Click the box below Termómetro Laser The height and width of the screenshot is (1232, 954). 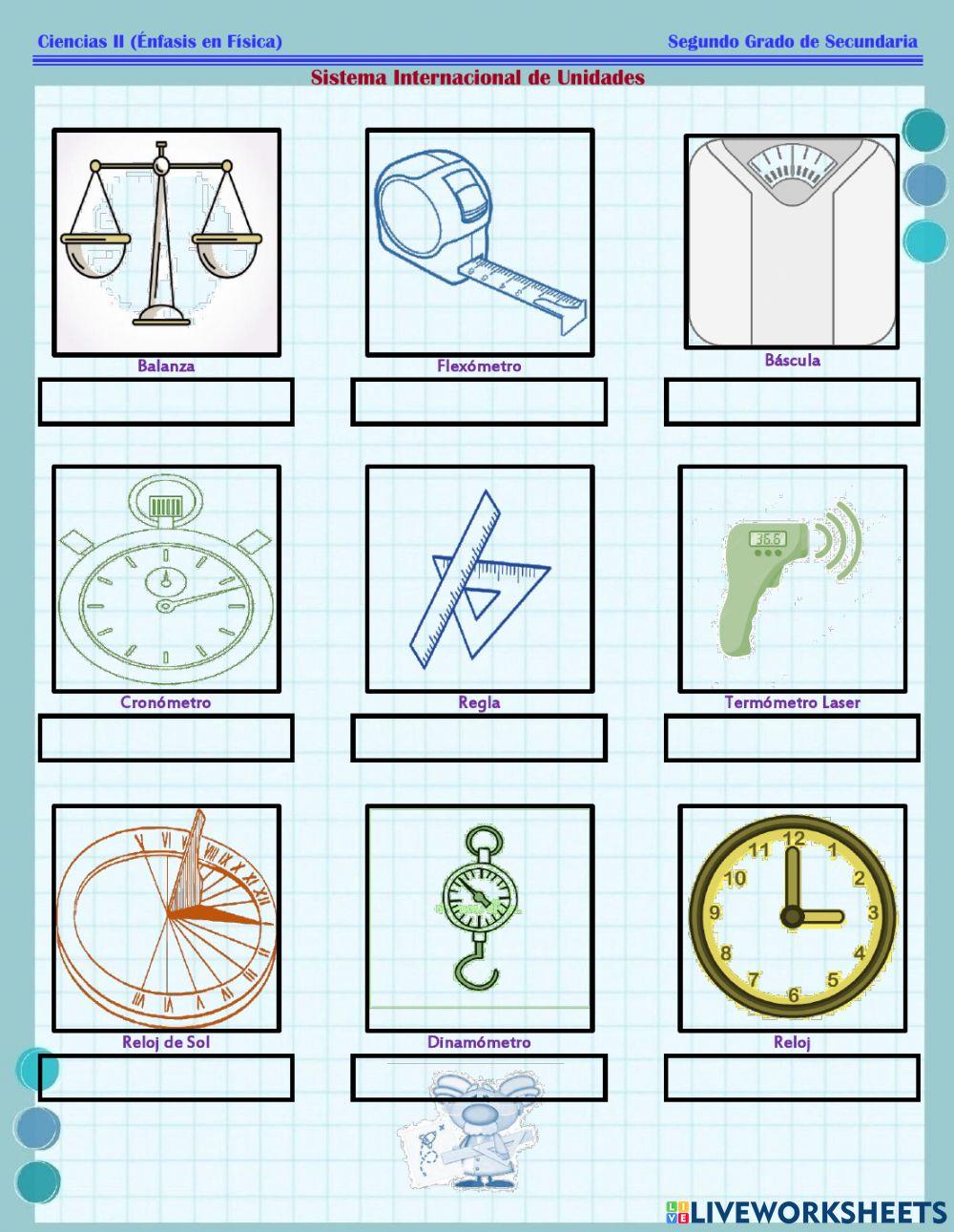[792, 739]
